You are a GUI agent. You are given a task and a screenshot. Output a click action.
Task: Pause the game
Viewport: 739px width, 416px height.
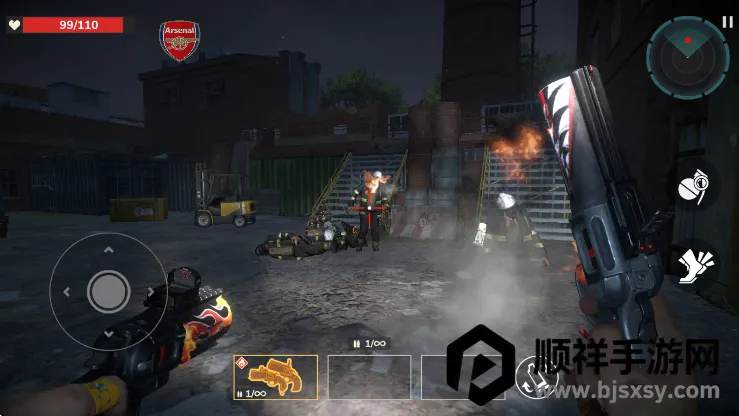pyautogui.click(x=727, y=20)
